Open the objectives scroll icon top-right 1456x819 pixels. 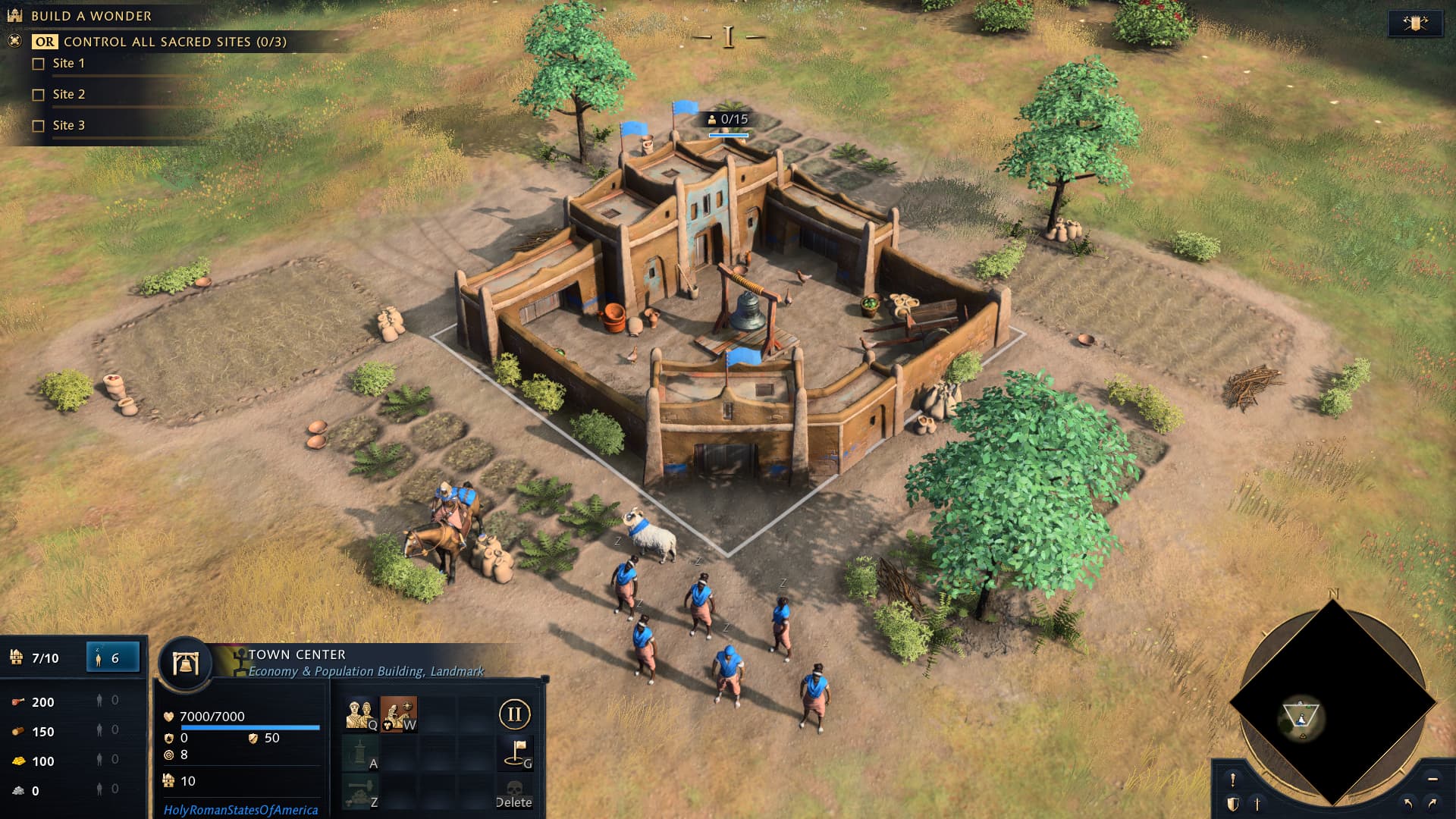1417,21
